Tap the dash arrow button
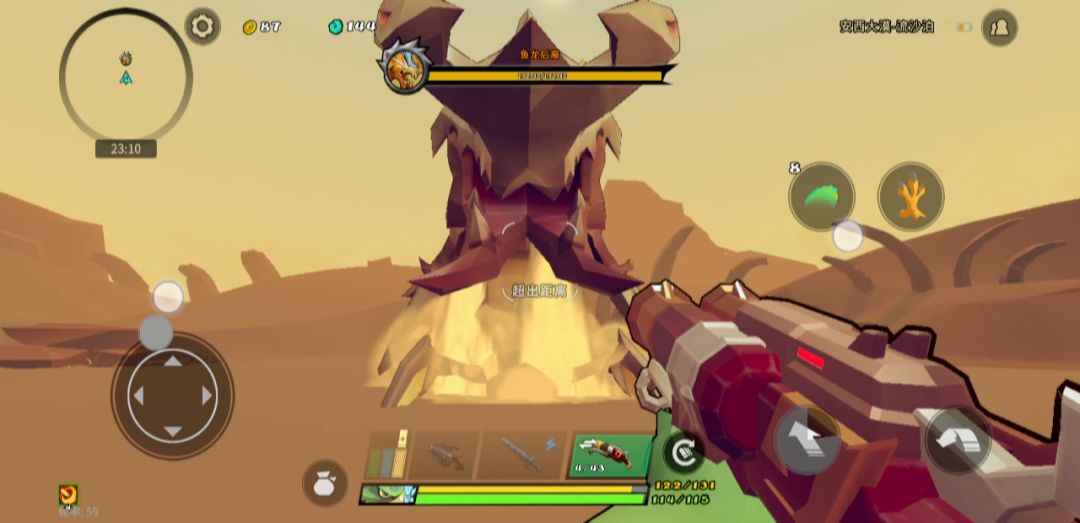This screenshot has width=1080, height=523. pos(957,438)
